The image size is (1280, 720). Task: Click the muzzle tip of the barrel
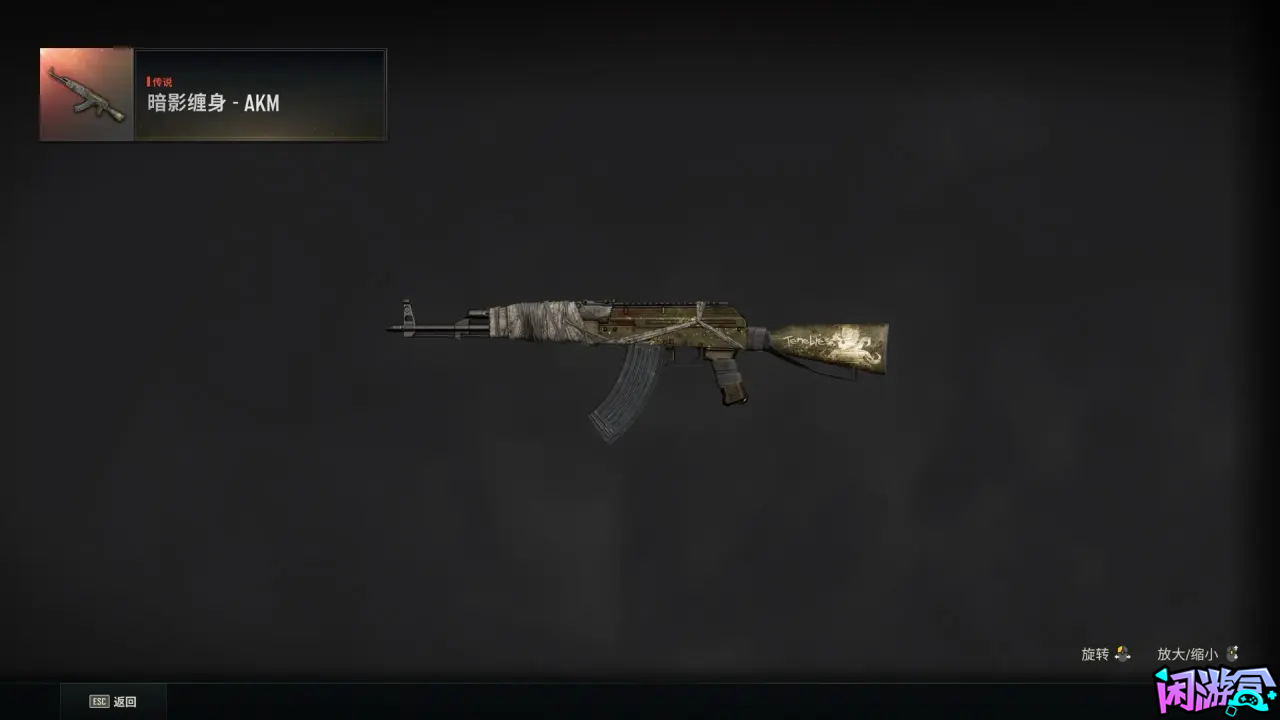click(390, 326)
